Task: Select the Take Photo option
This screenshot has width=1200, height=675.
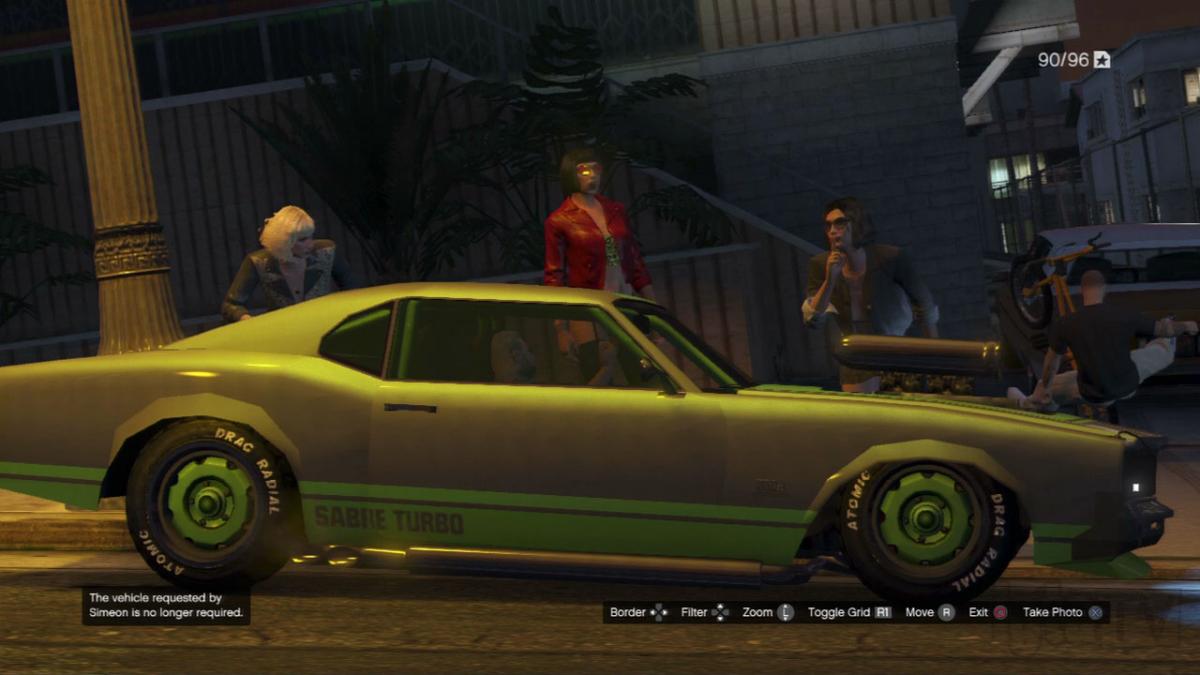Action: 1062,612
